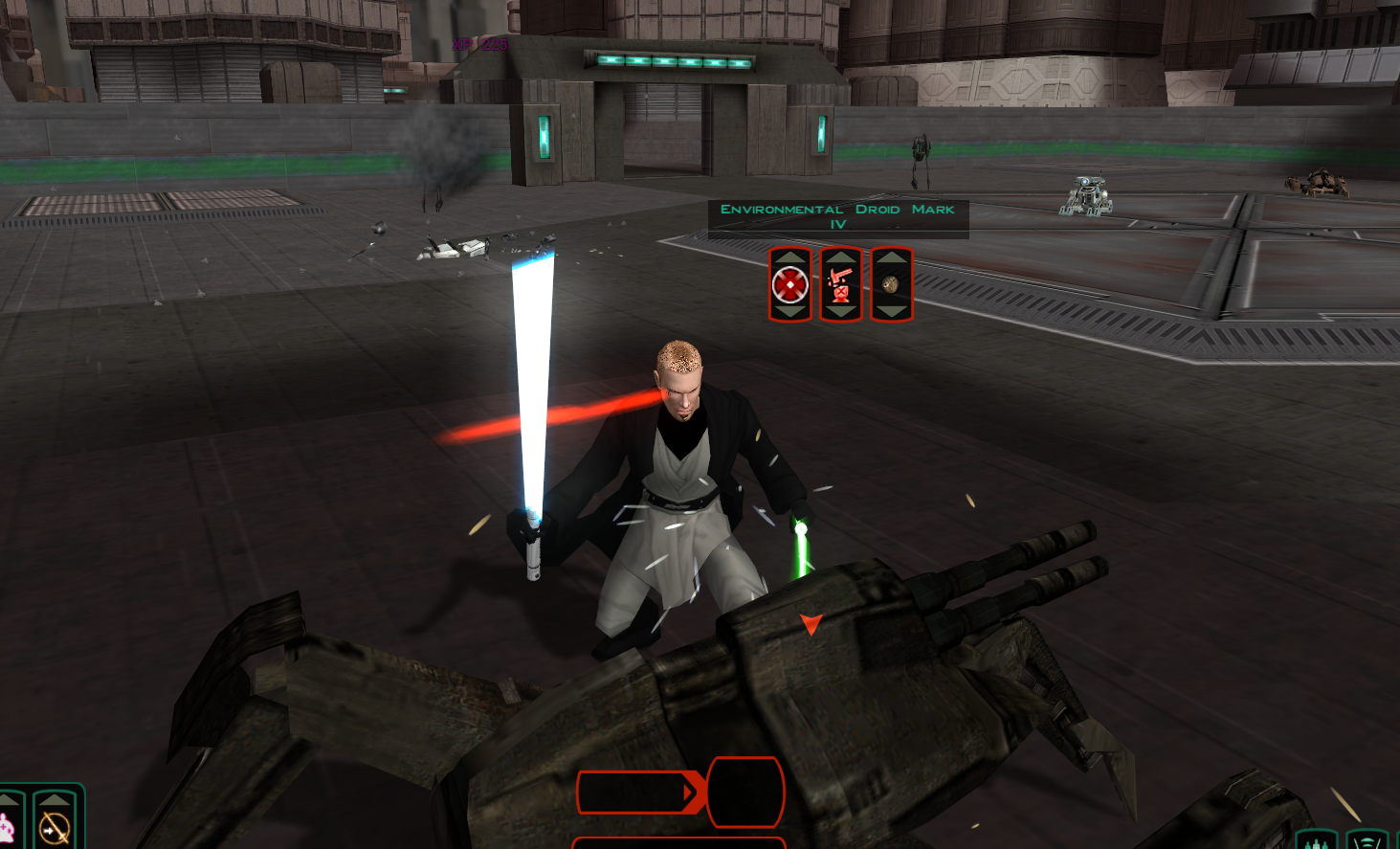The width and height of the screenshot is (1400, 849).
Task: Cycle grenade slot with its down arrow
Action: [891, 312]
